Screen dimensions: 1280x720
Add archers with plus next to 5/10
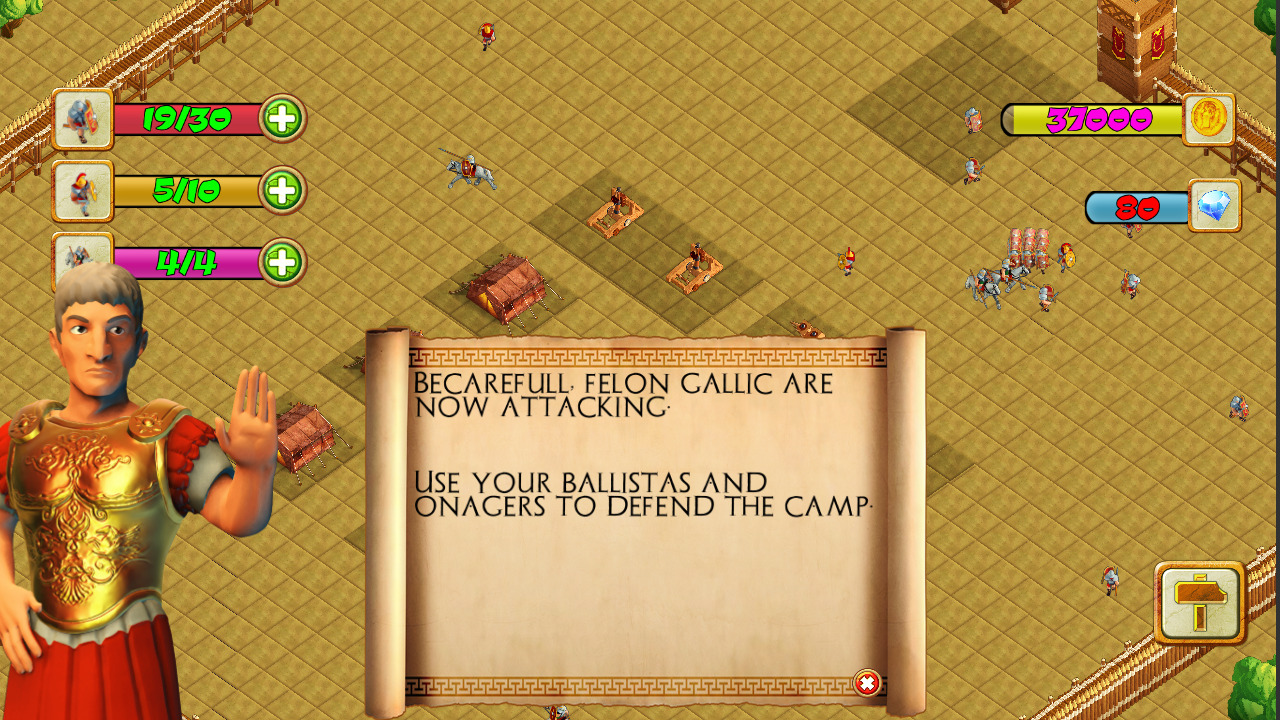284,190
